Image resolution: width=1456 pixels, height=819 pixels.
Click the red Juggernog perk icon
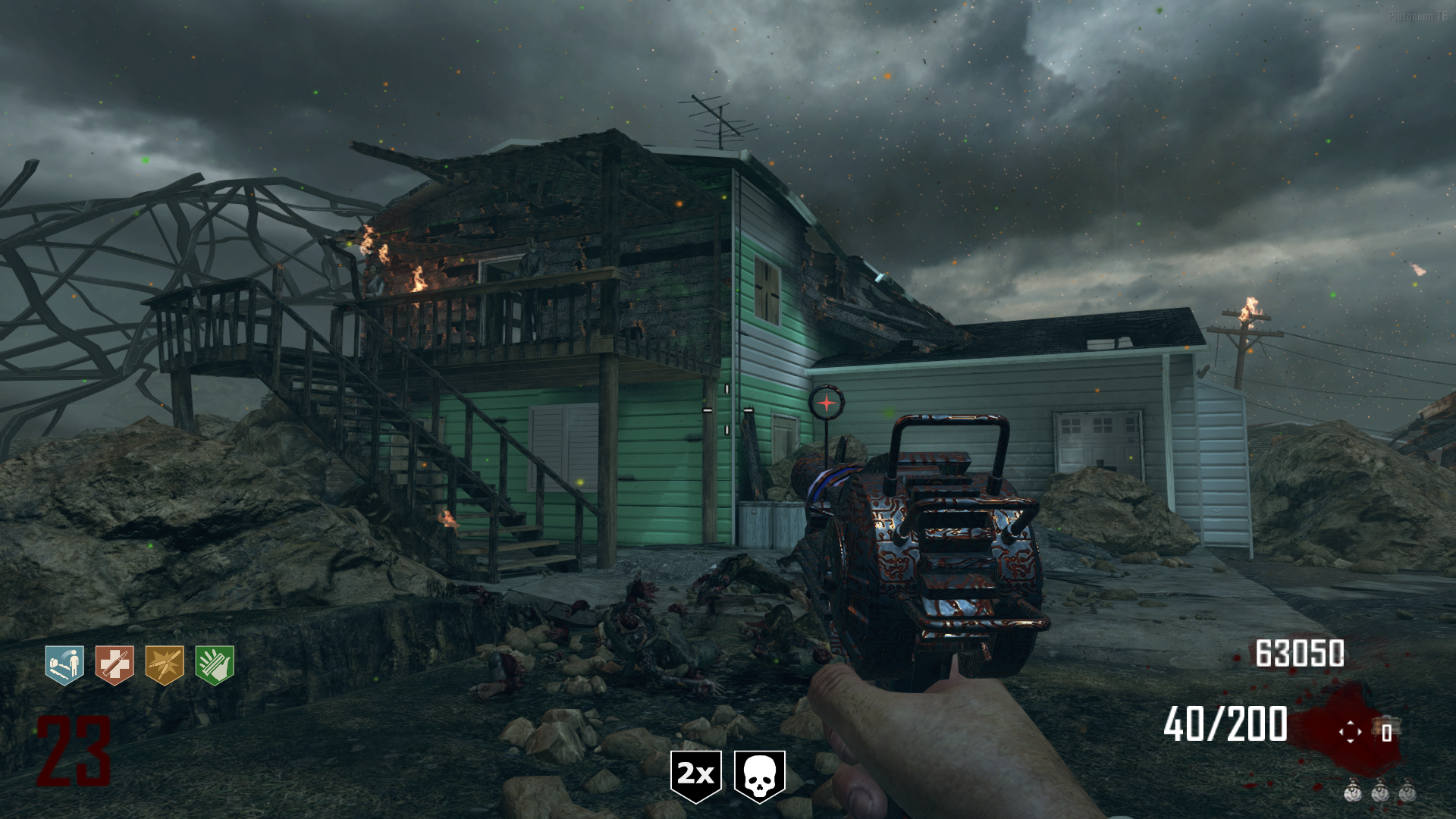coord(115,665)
